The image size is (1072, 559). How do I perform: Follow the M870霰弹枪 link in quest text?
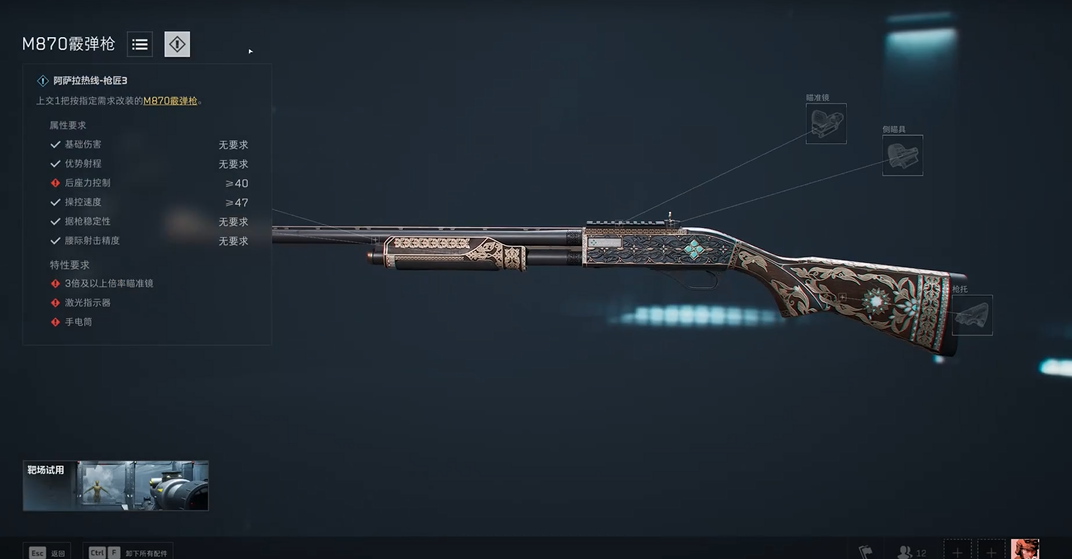(170, 101)
